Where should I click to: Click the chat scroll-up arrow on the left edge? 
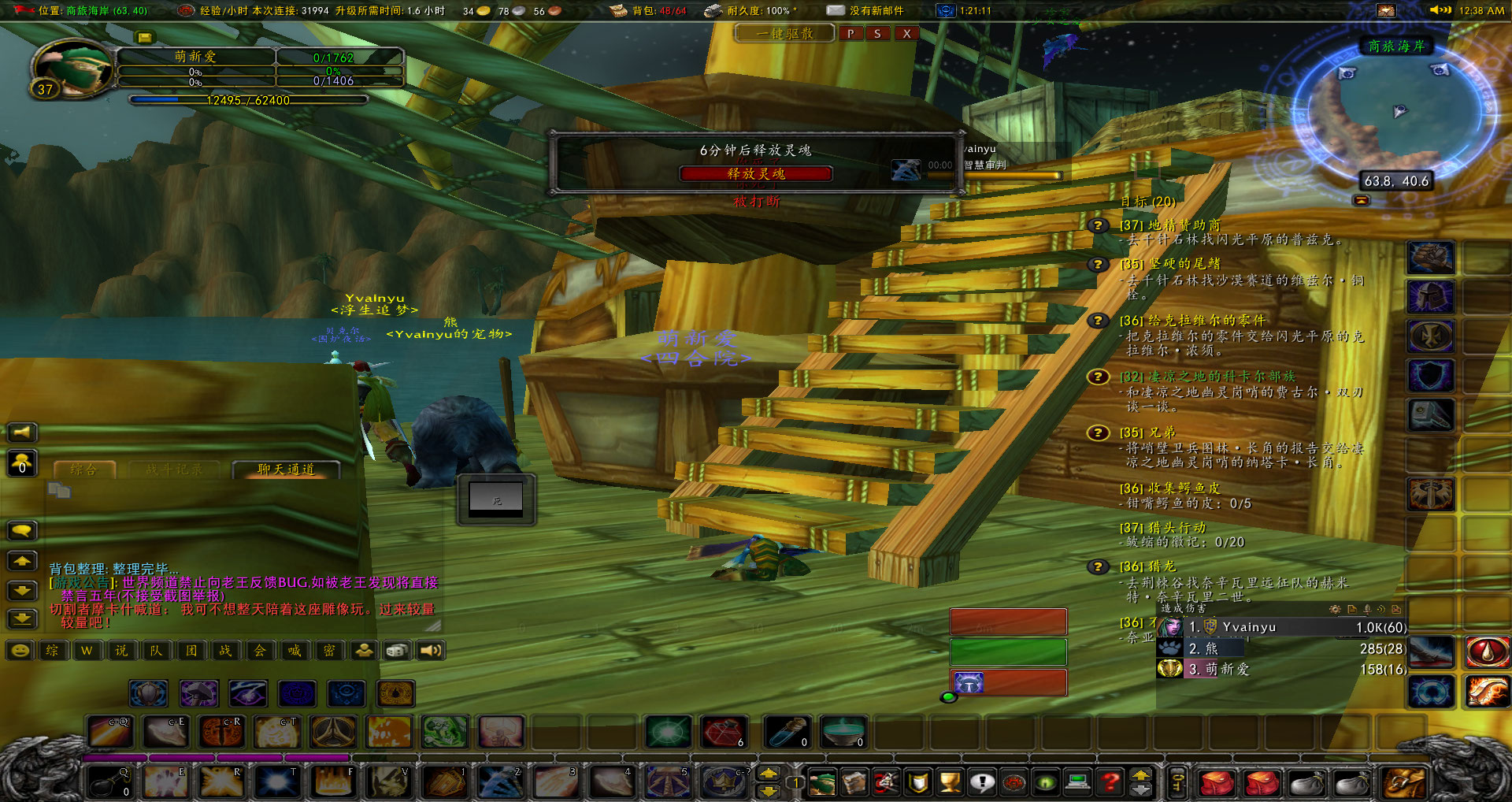22,561
